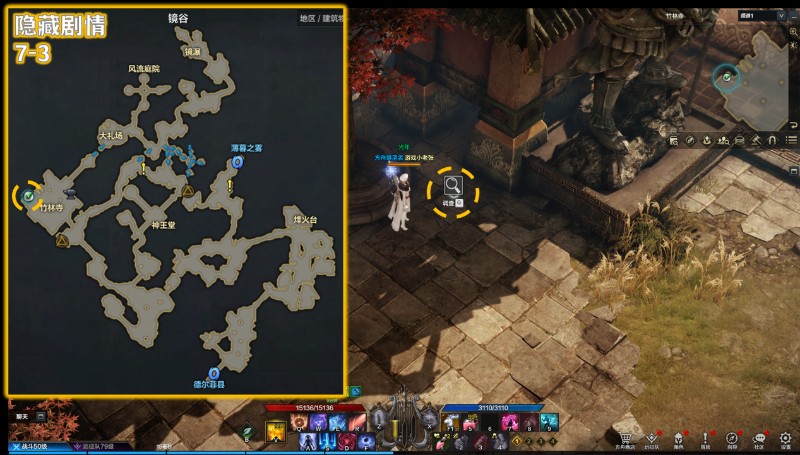Select the green check marker near 竹林寺
The image size is (800, 455).
(x=29, y=196)
